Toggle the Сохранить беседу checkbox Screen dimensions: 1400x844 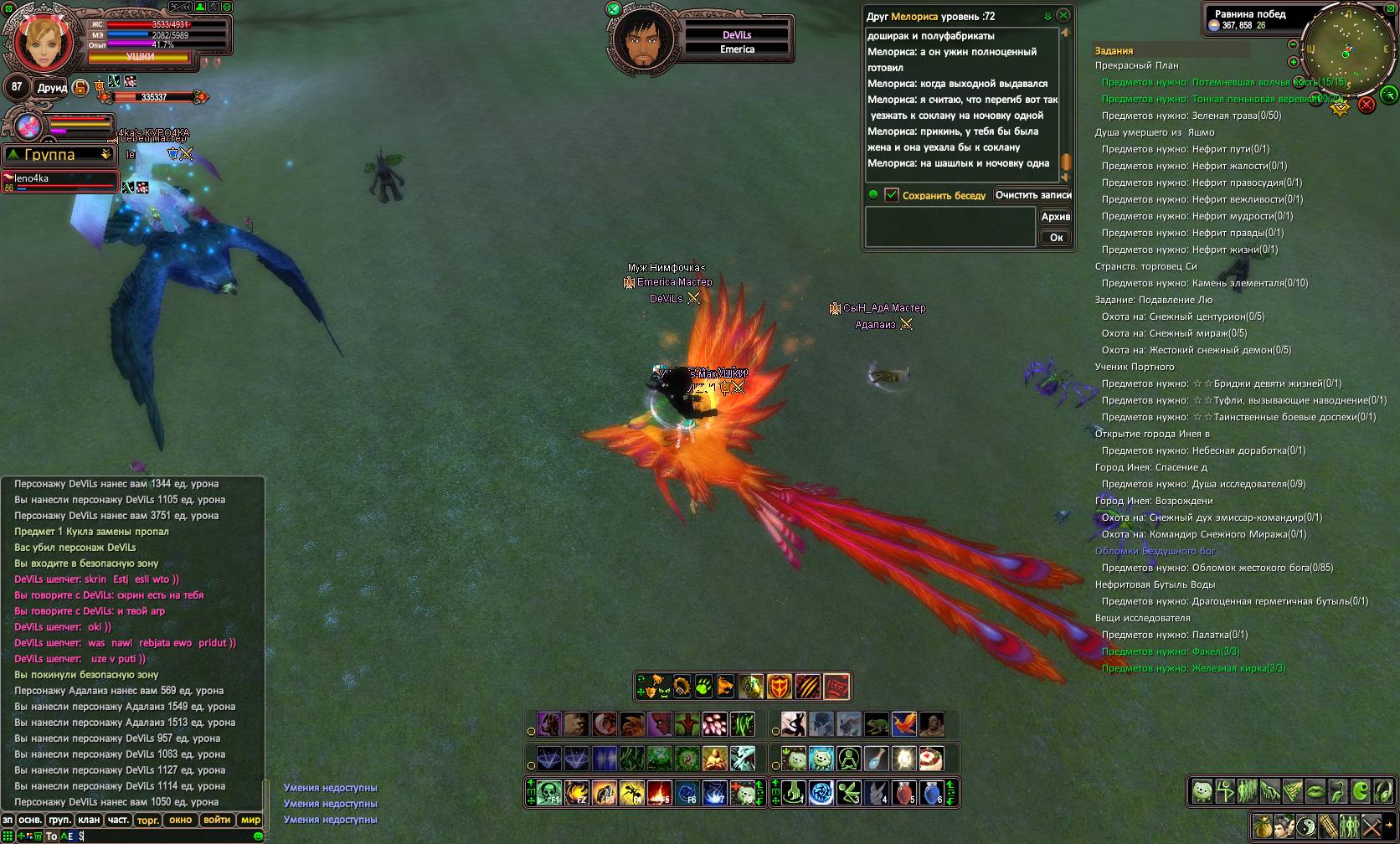point(892,195)
